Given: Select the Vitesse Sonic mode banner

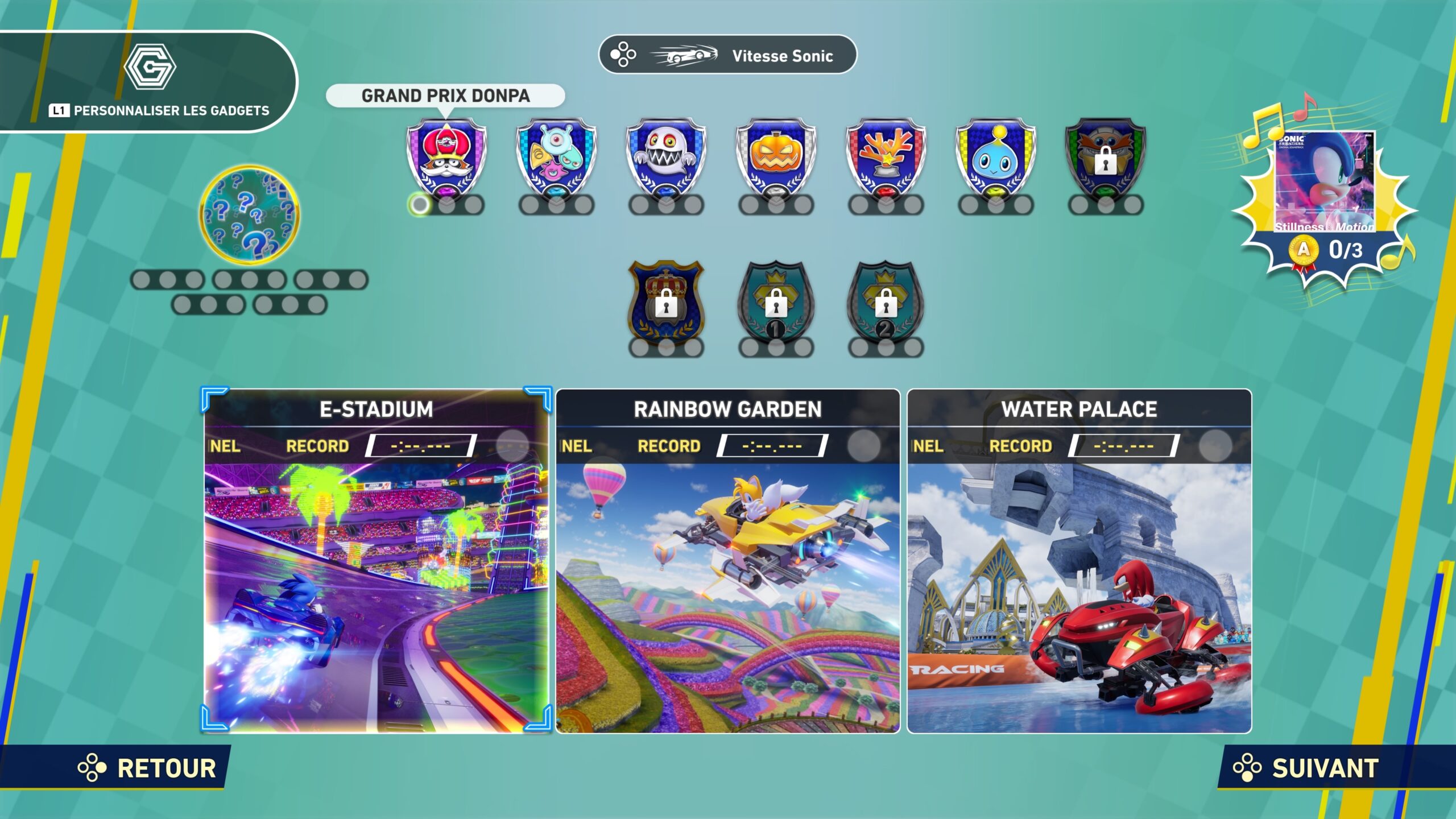Looking at the screenshot, I should (728, 55).
